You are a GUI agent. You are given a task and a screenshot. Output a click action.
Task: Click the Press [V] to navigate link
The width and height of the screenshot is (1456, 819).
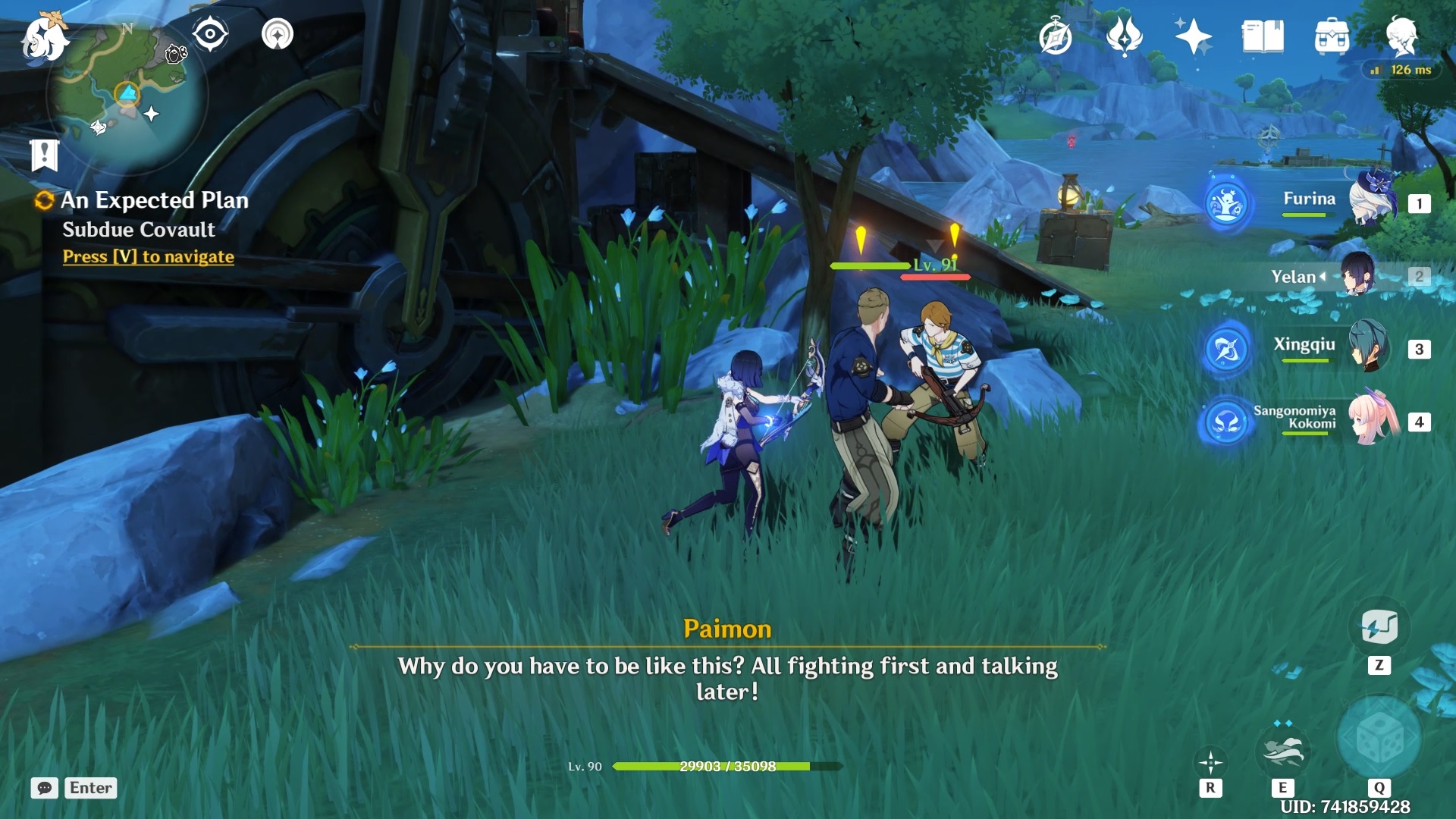(x=148, y=257)
